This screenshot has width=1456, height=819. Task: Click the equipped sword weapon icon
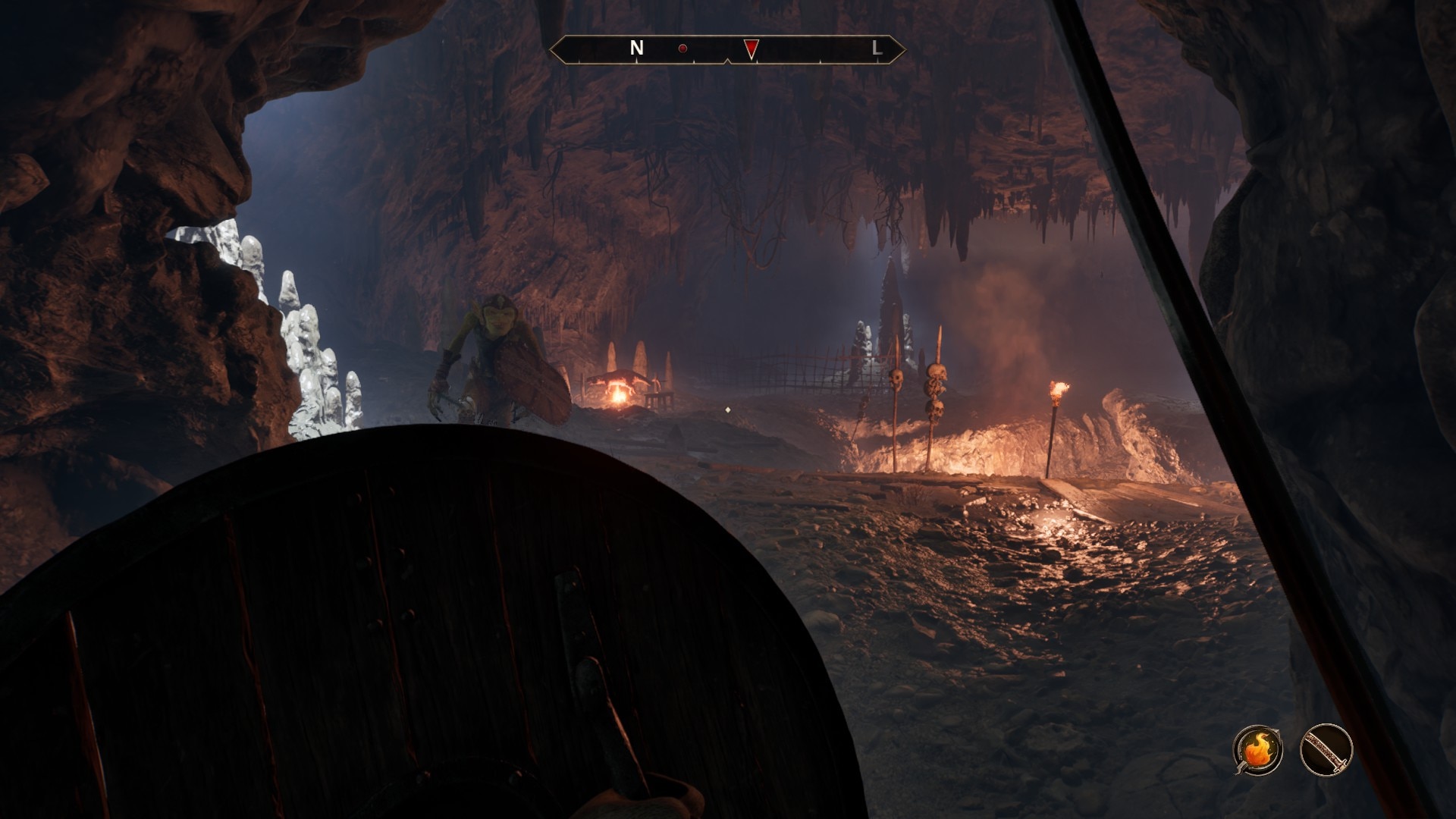point(1326,750)
